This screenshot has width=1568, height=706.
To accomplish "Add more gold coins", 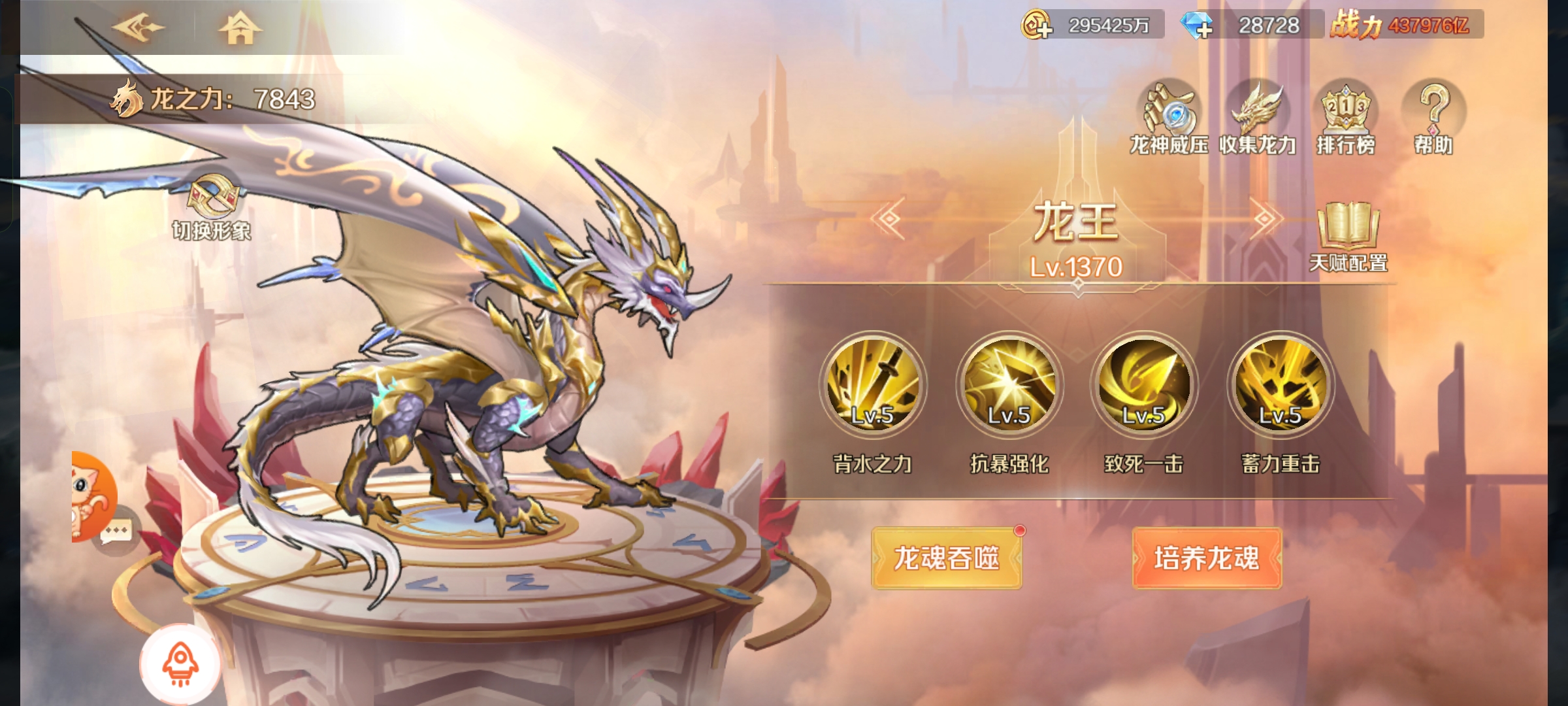I will click(1037, 25).
